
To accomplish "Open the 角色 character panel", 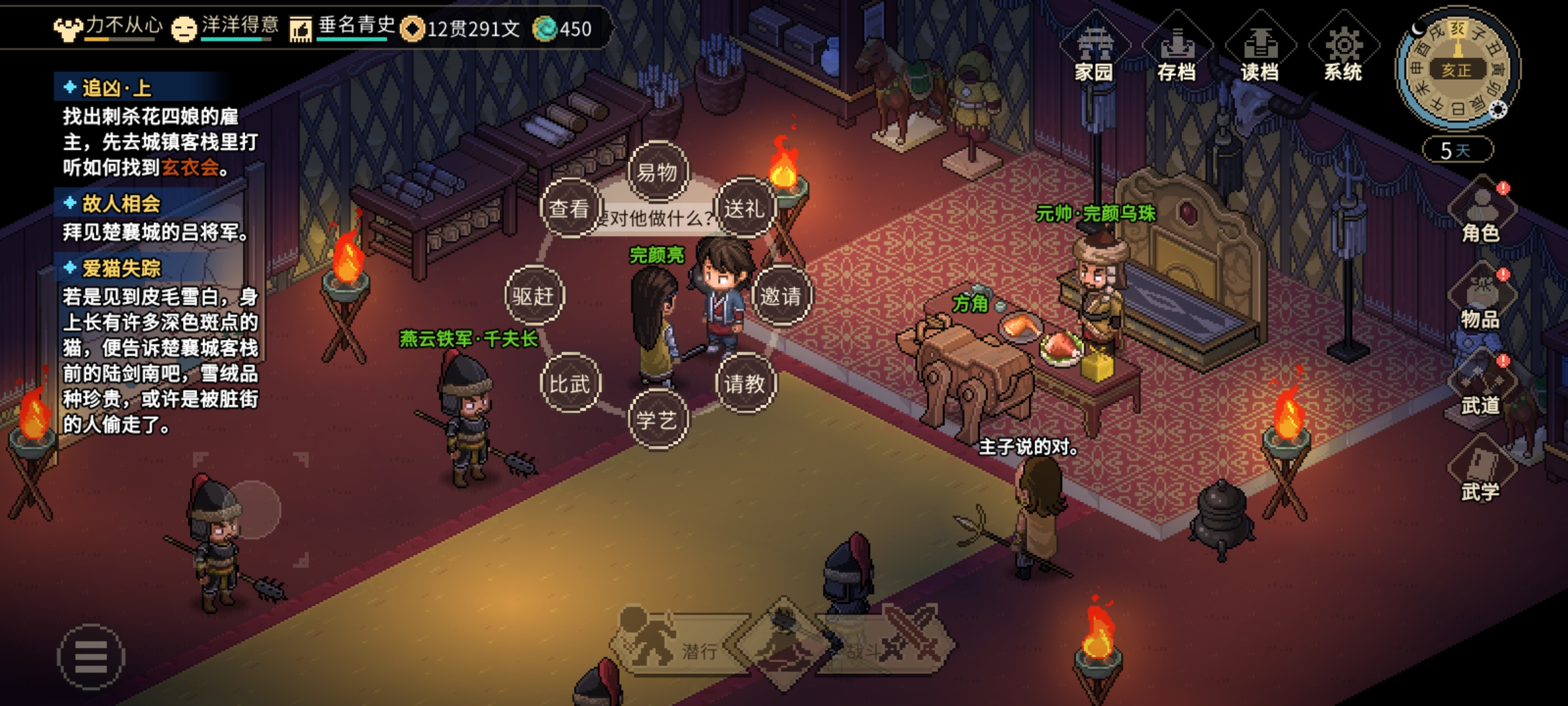I will pyautogui.click(x=1480, y=214).
